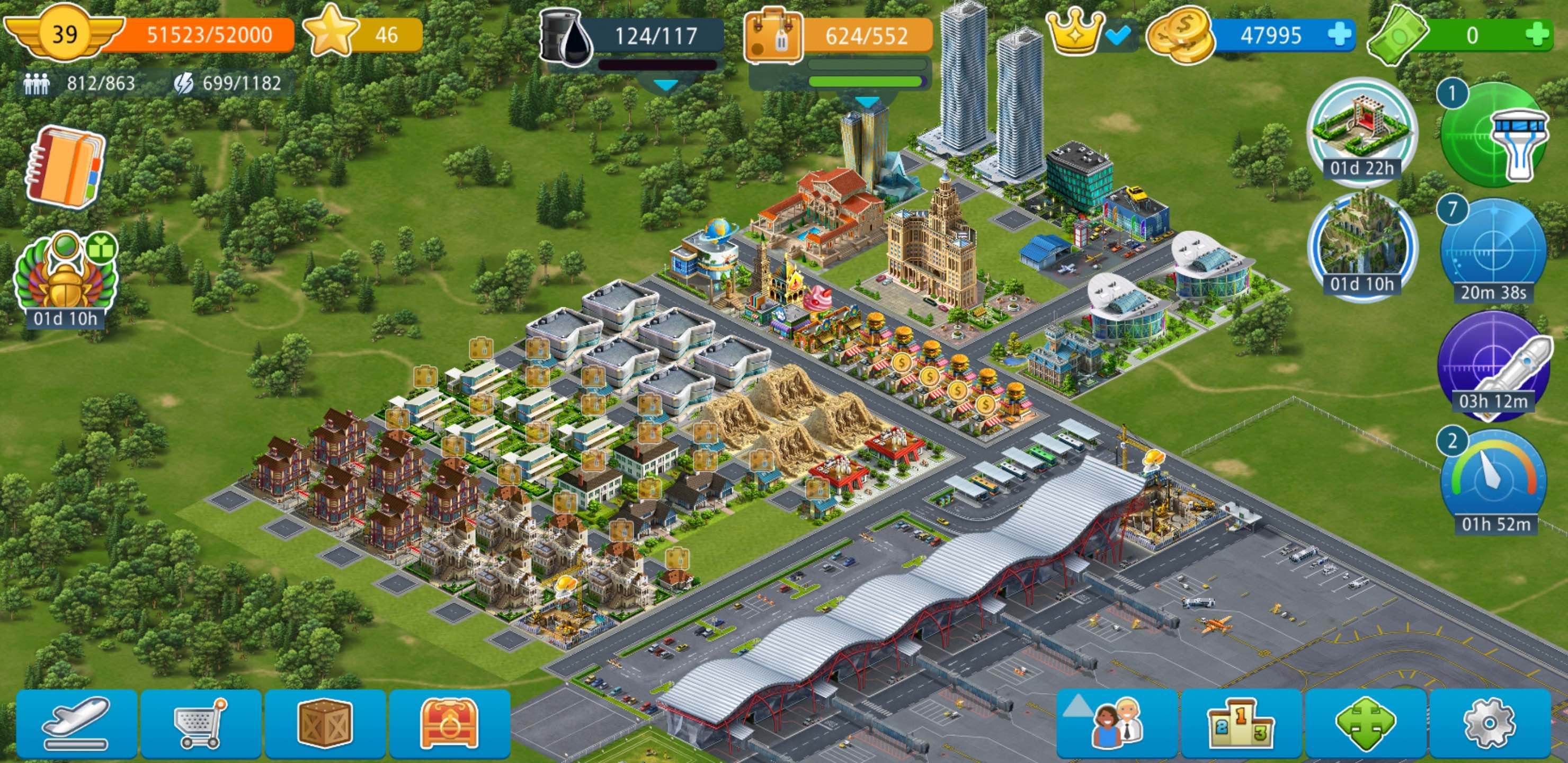Show the leaderboard podium rankings

[1242, 723]
